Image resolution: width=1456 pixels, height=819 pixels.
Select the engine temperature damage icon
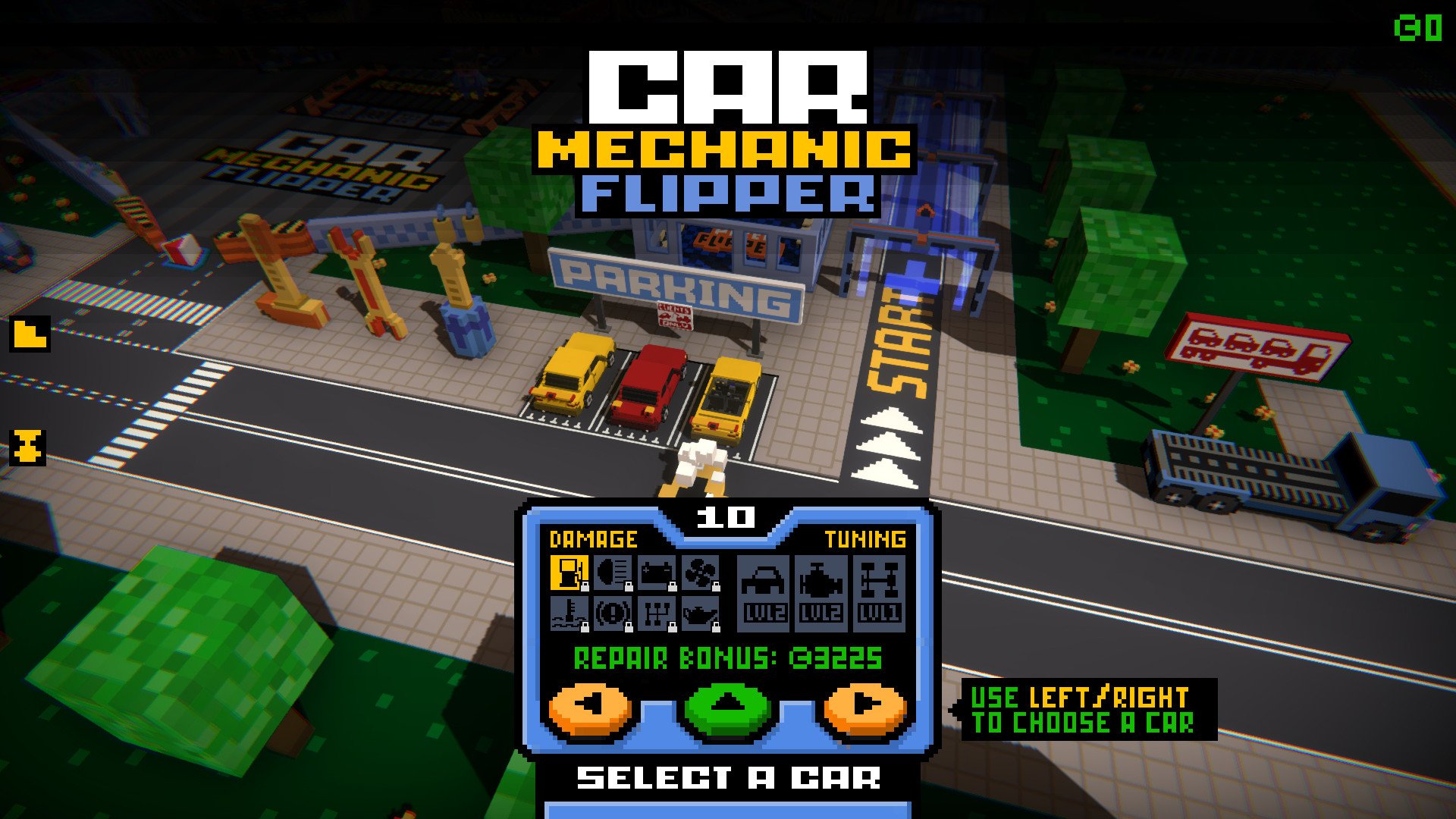click(569, 616)
